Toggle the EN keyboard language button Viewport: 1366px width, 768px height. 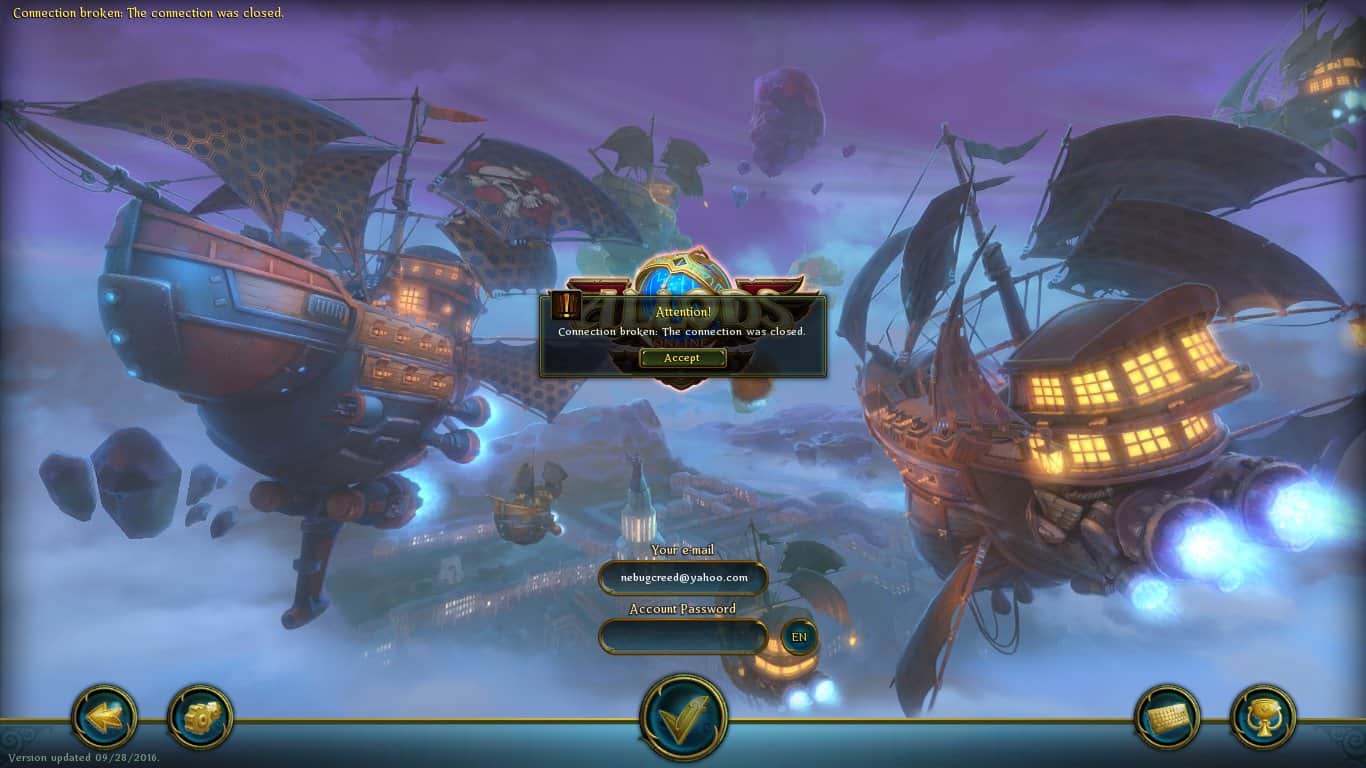799,637
